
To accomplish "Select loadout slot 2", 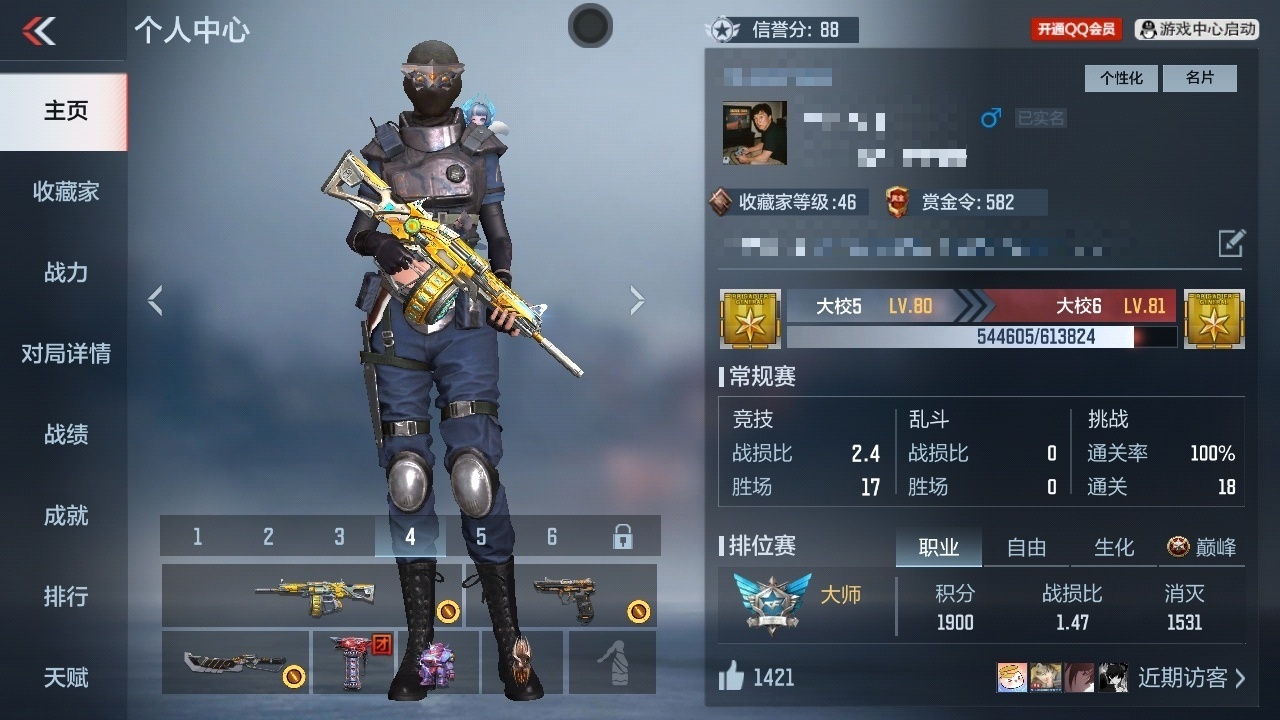I will (268, 537).
